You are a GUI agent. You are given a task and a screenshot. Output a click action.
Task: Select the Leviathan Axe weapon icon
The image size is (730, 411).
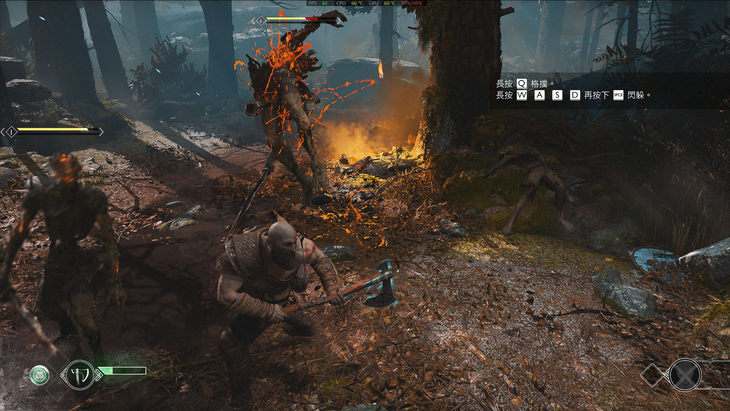(79, 375)
